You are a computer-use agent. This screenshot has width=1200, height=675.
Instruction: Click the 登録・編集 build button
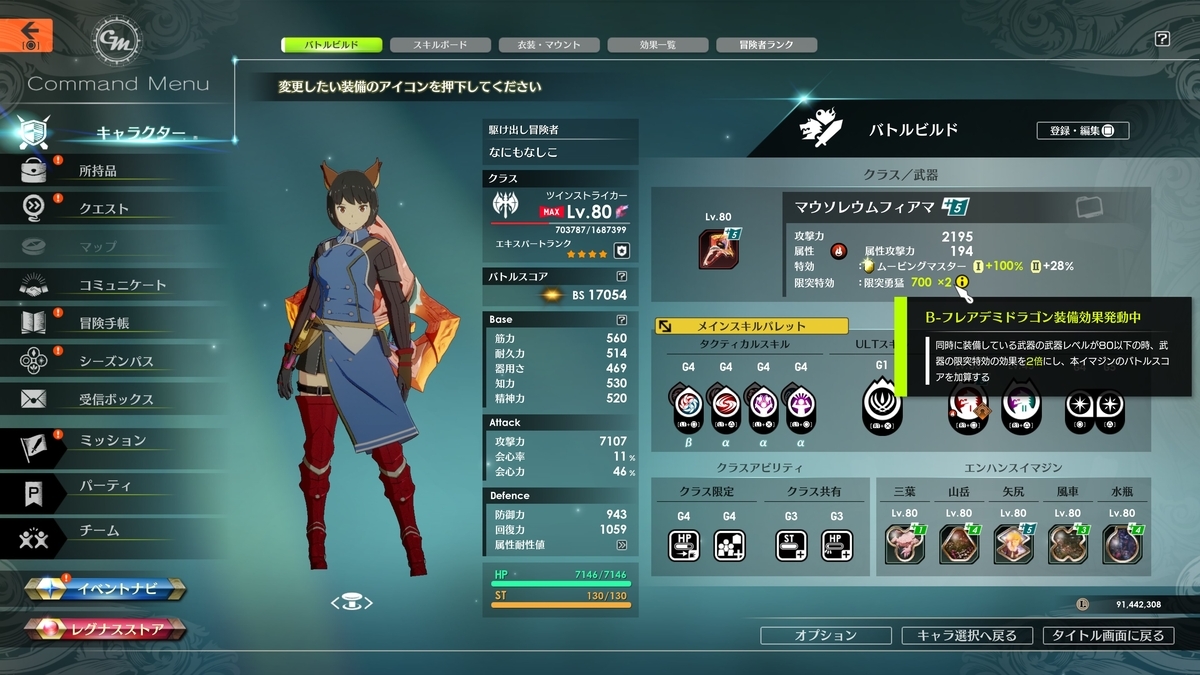(1082, 130)
